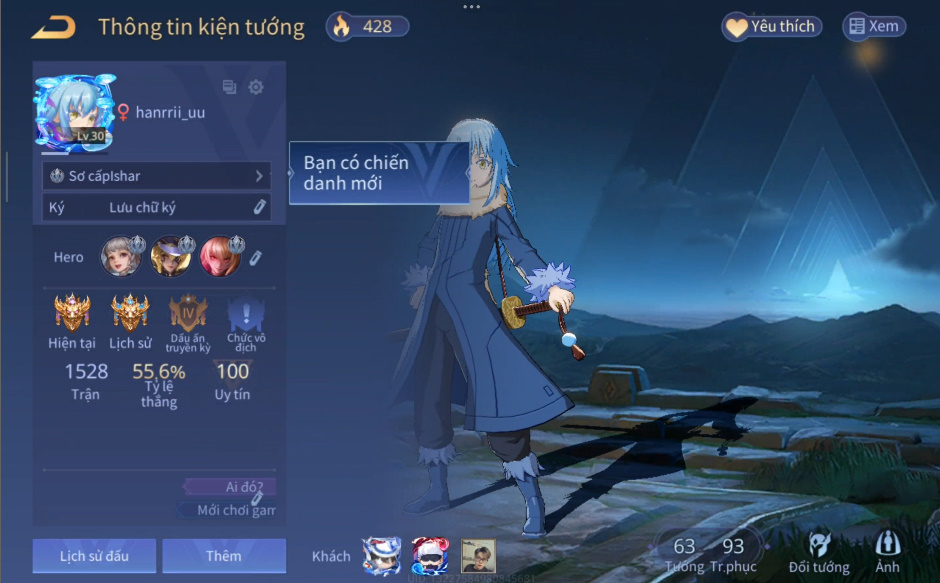Click the Thêm button
940x583 pixels.
224,556
